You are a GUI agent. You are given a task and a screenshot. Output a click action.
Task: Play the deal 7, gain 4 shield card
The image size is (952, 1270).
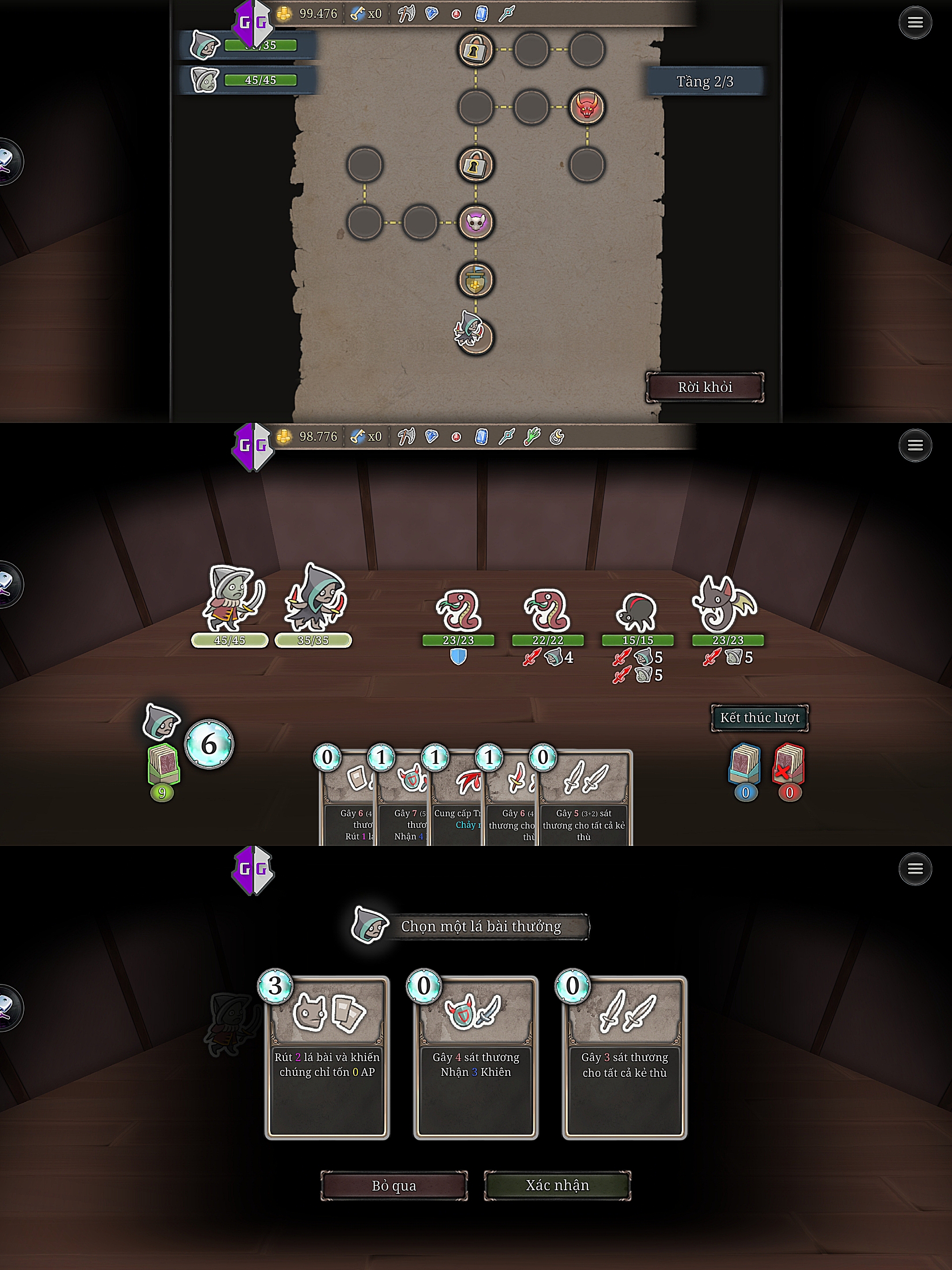tap(403, 804)
